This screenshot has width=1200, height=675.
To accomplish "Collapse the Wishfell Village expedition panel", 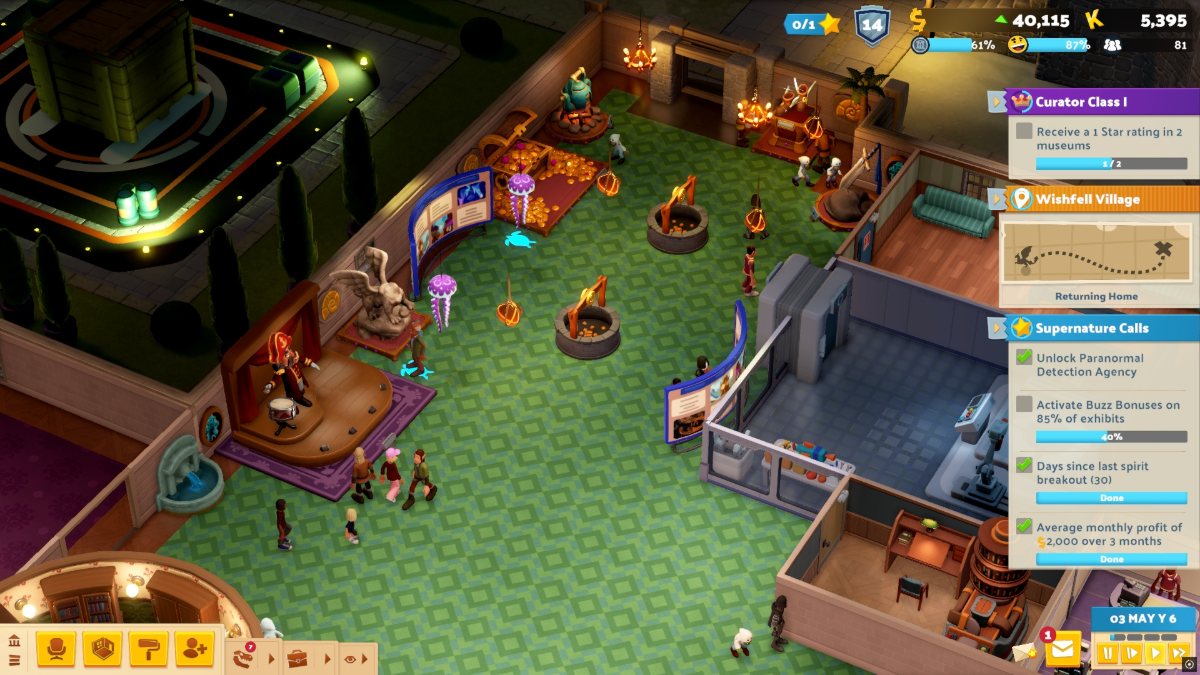I will coord(997,199).
